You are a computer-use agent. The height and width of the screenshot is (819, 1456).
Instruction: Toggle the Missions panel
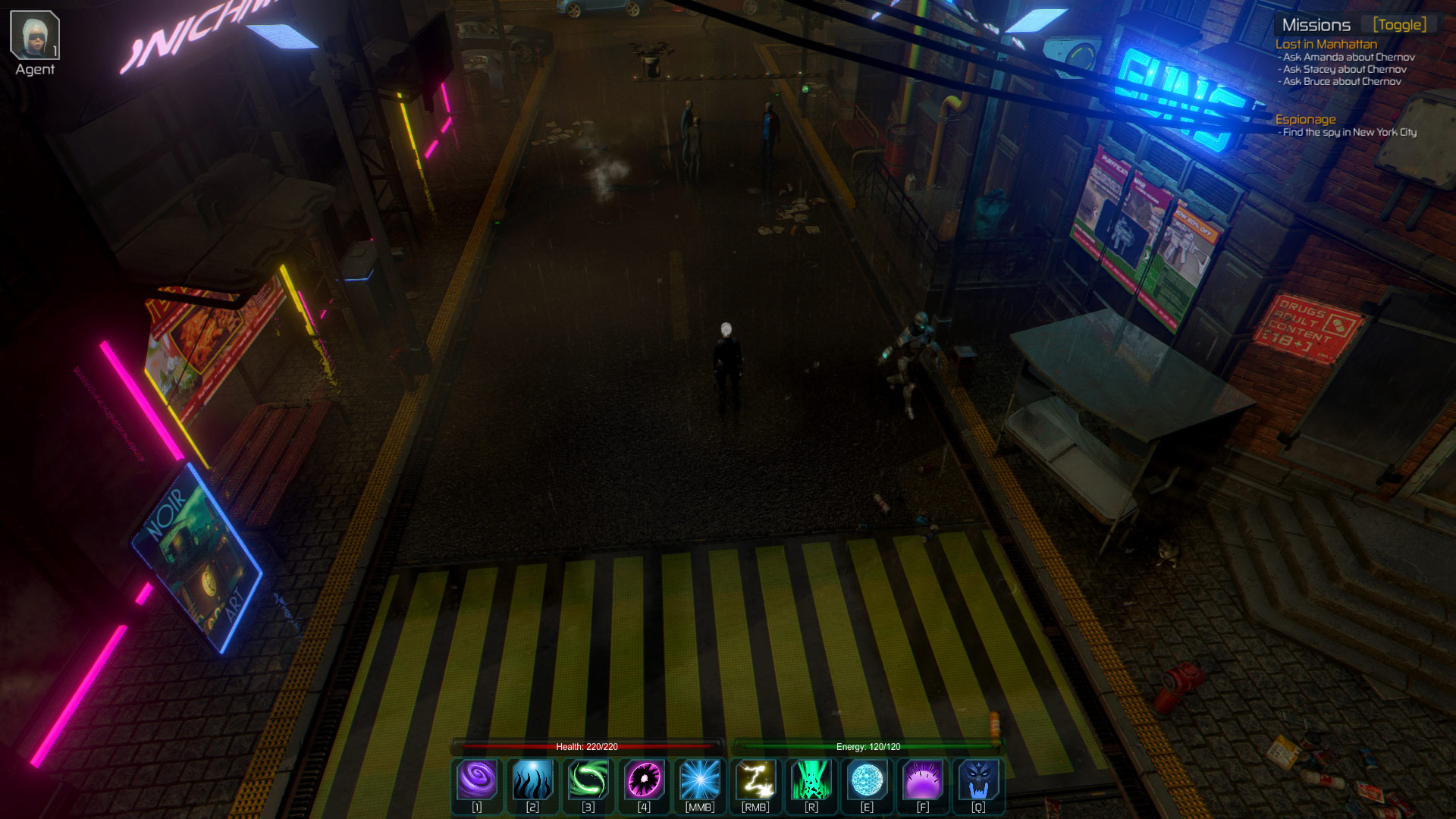[1399, 25]
